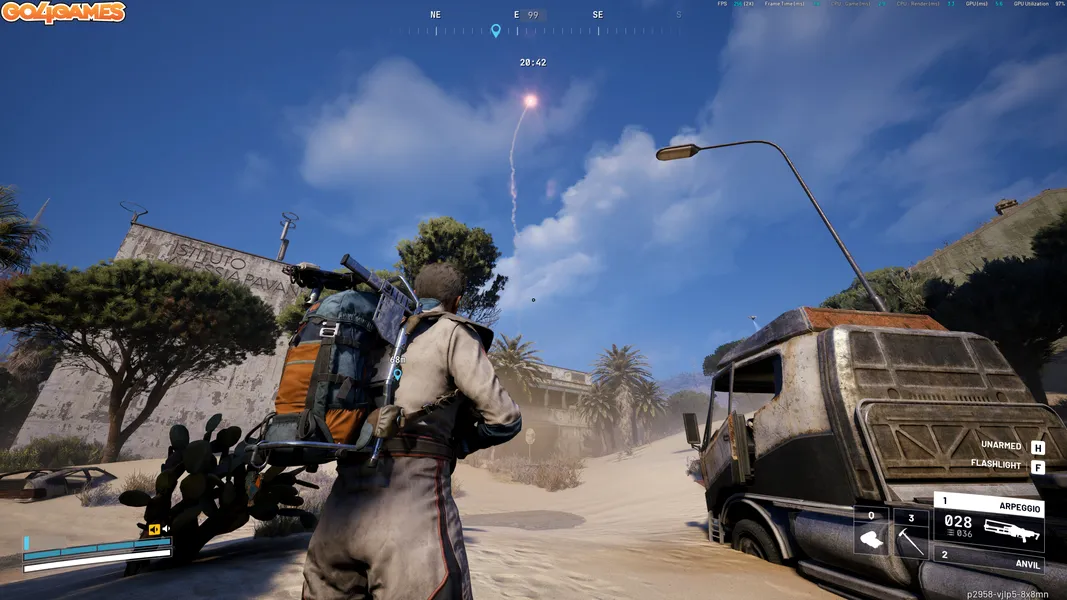Choose the bandage item slot

[871, 533]
